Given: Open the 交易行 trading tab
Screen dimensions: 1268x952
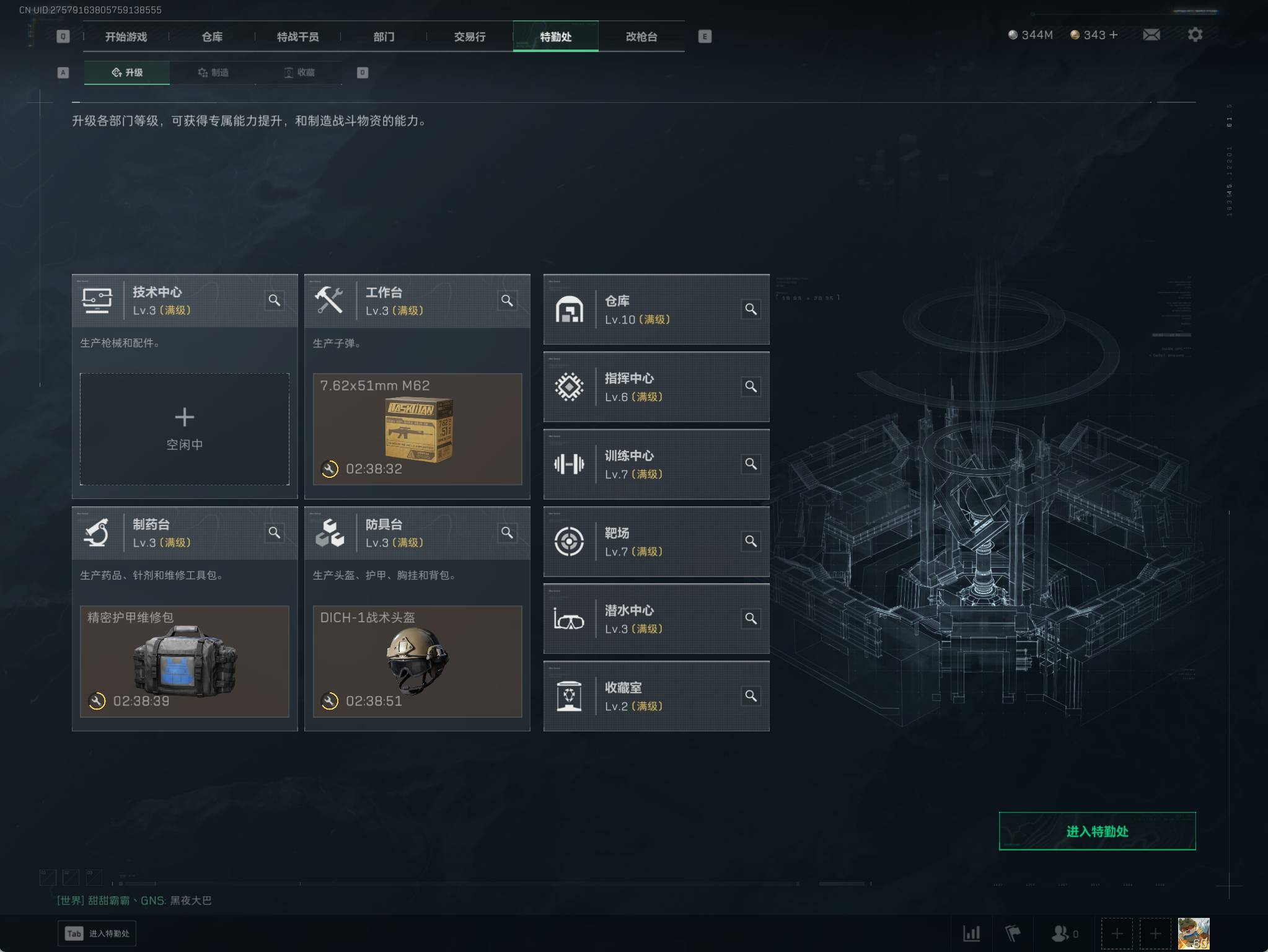Looking at the screenshot, I should 470,37.
